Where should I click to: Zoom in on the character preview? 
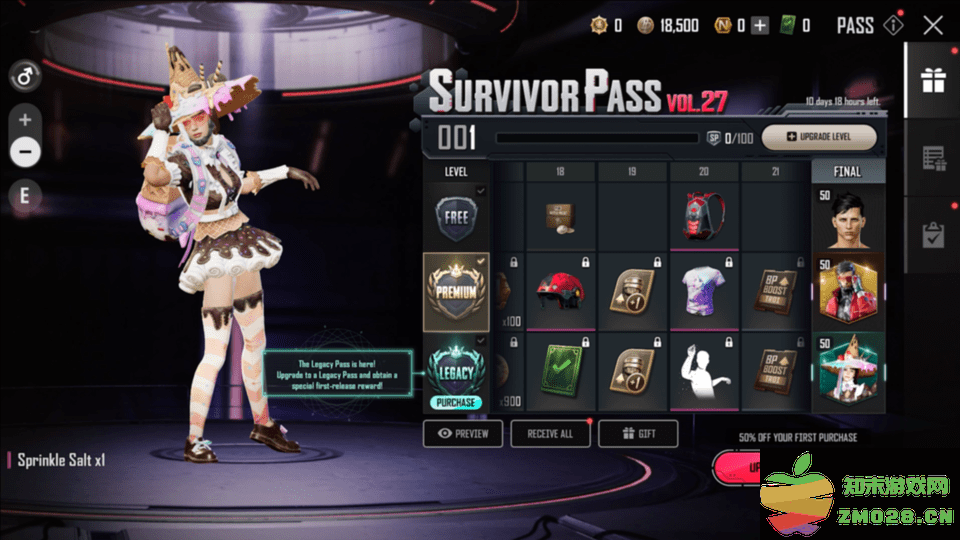pyautogui.click(x=25, y=120)
